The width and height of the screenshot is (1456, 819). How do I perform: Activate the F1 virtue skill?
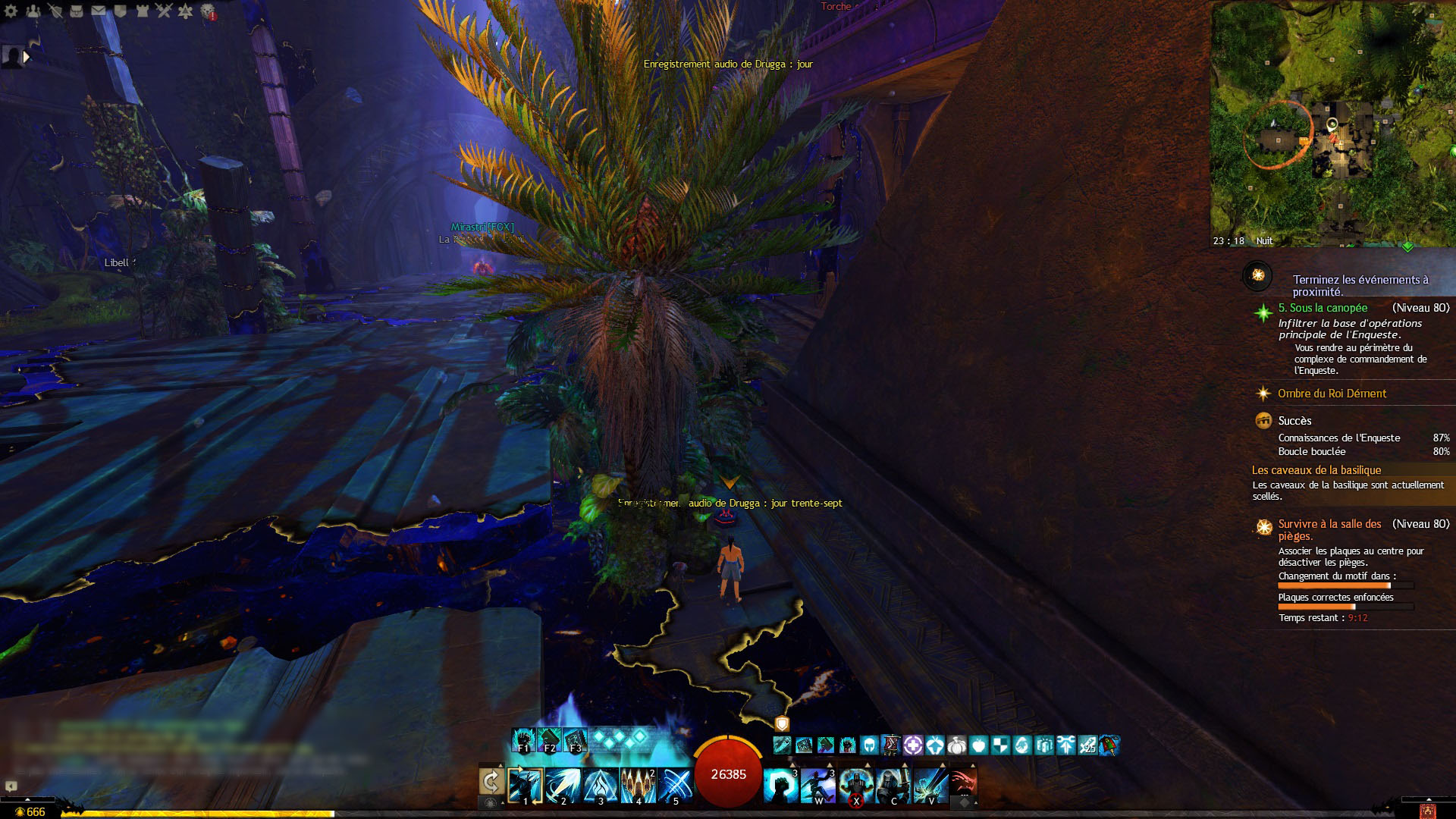click(x=523, y=740)
